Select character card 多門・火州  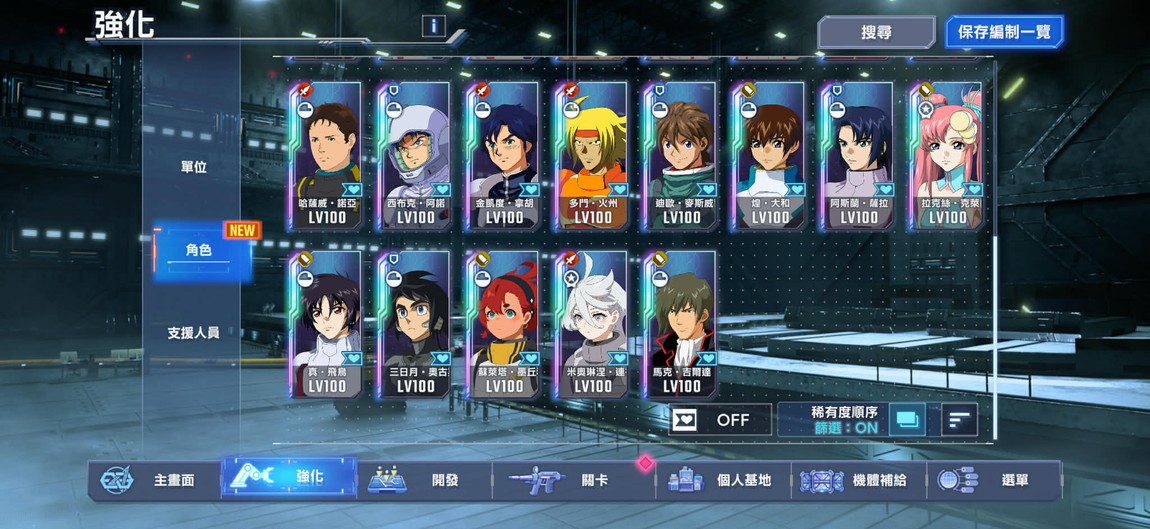(x=593, y=157)
